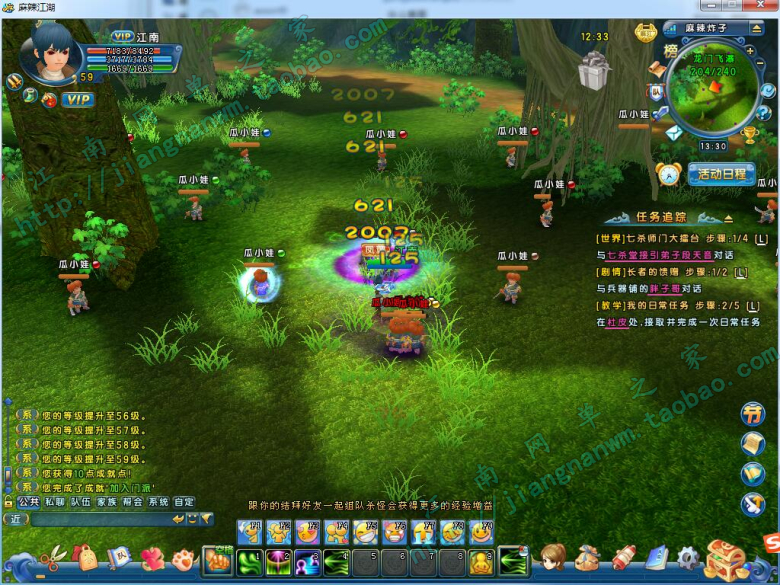Open the gold trophy icon by minimap
The height and width of the screenshot is (585, 780).
click(750, 133)
